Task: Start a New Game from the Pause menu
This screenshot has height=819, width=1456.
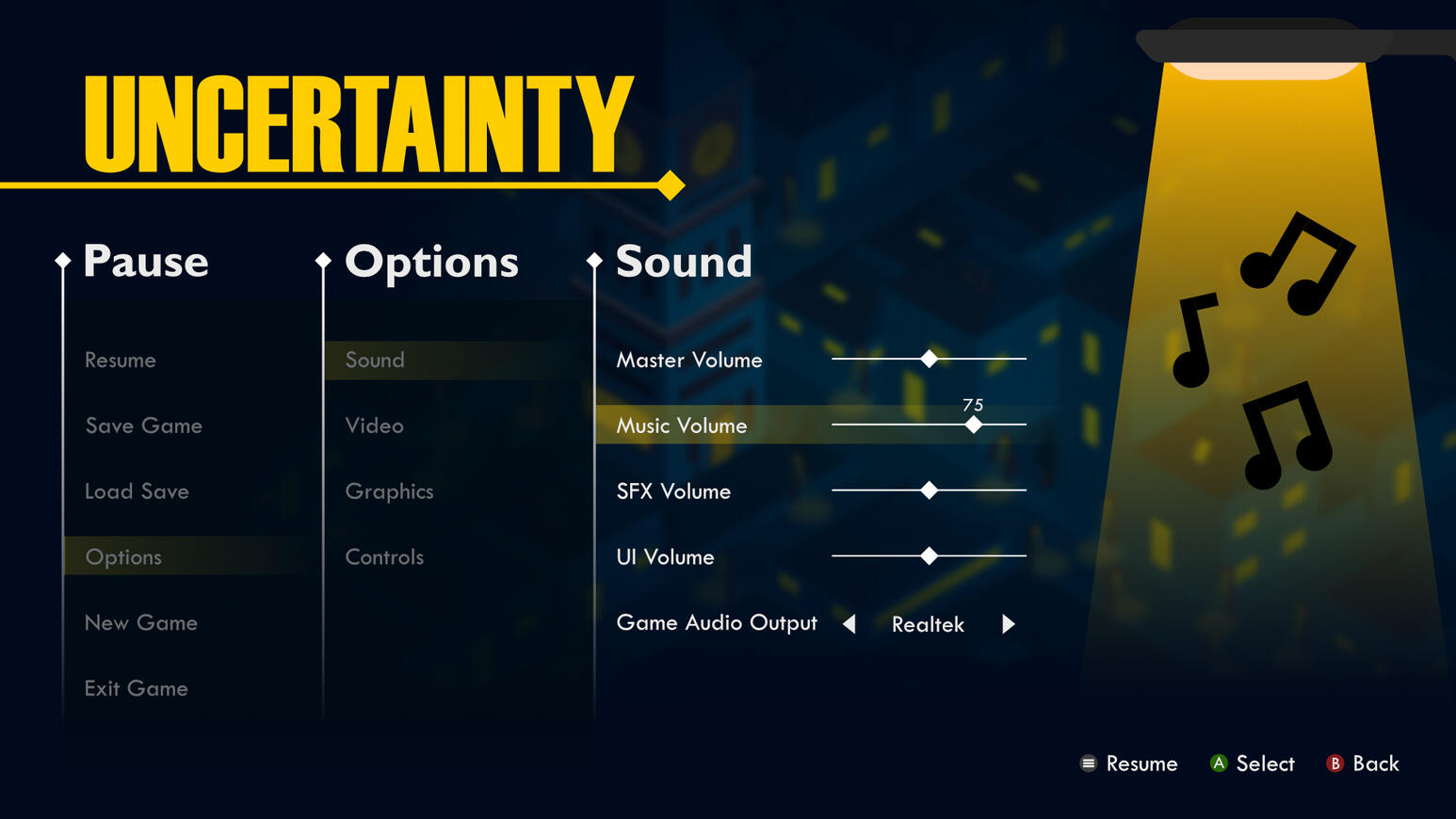Action: click(x=141, y=623)
